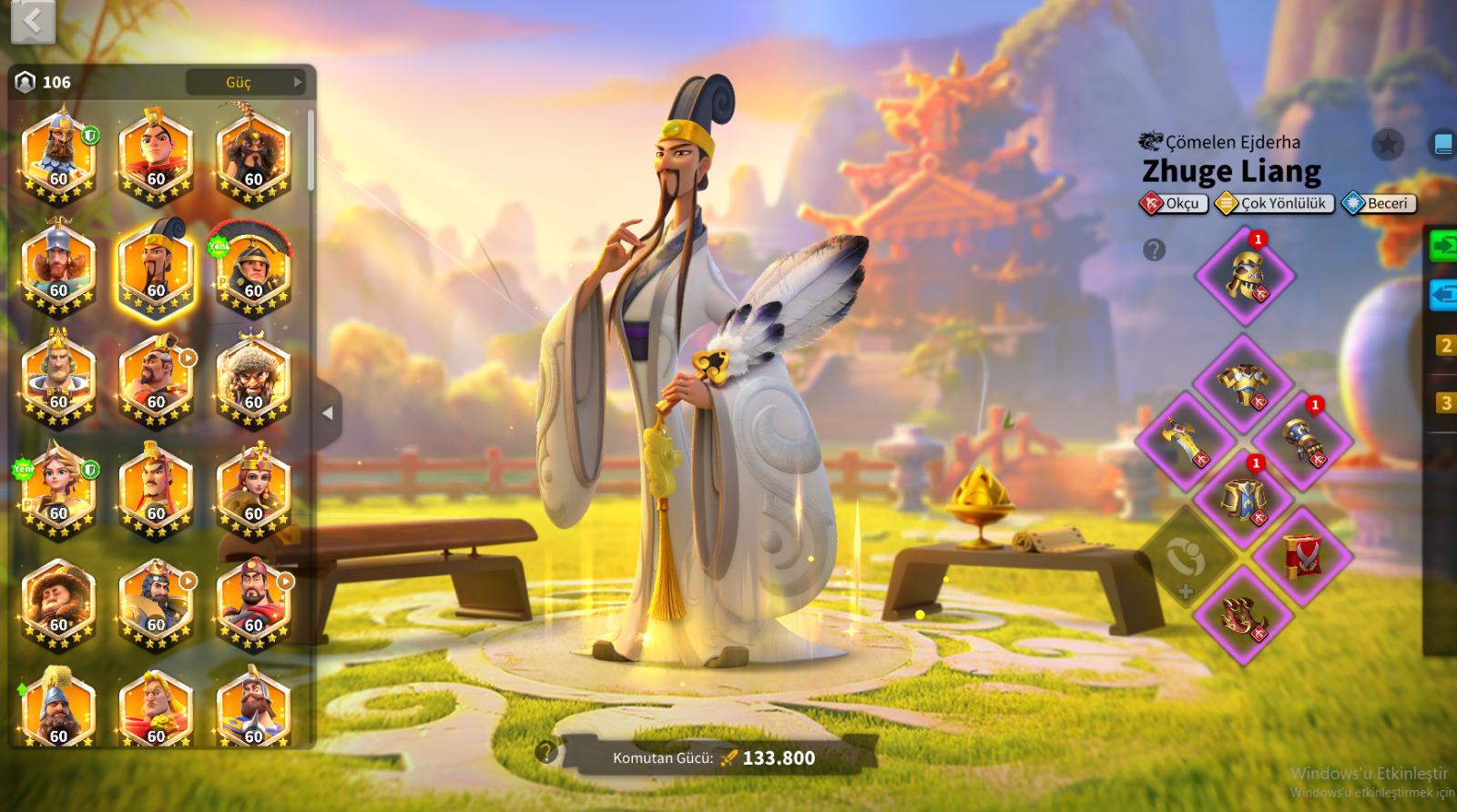Toggle the star favorite button
Image resolution: width=1457 pixels, height=812 pixels.
point(1387,144)
